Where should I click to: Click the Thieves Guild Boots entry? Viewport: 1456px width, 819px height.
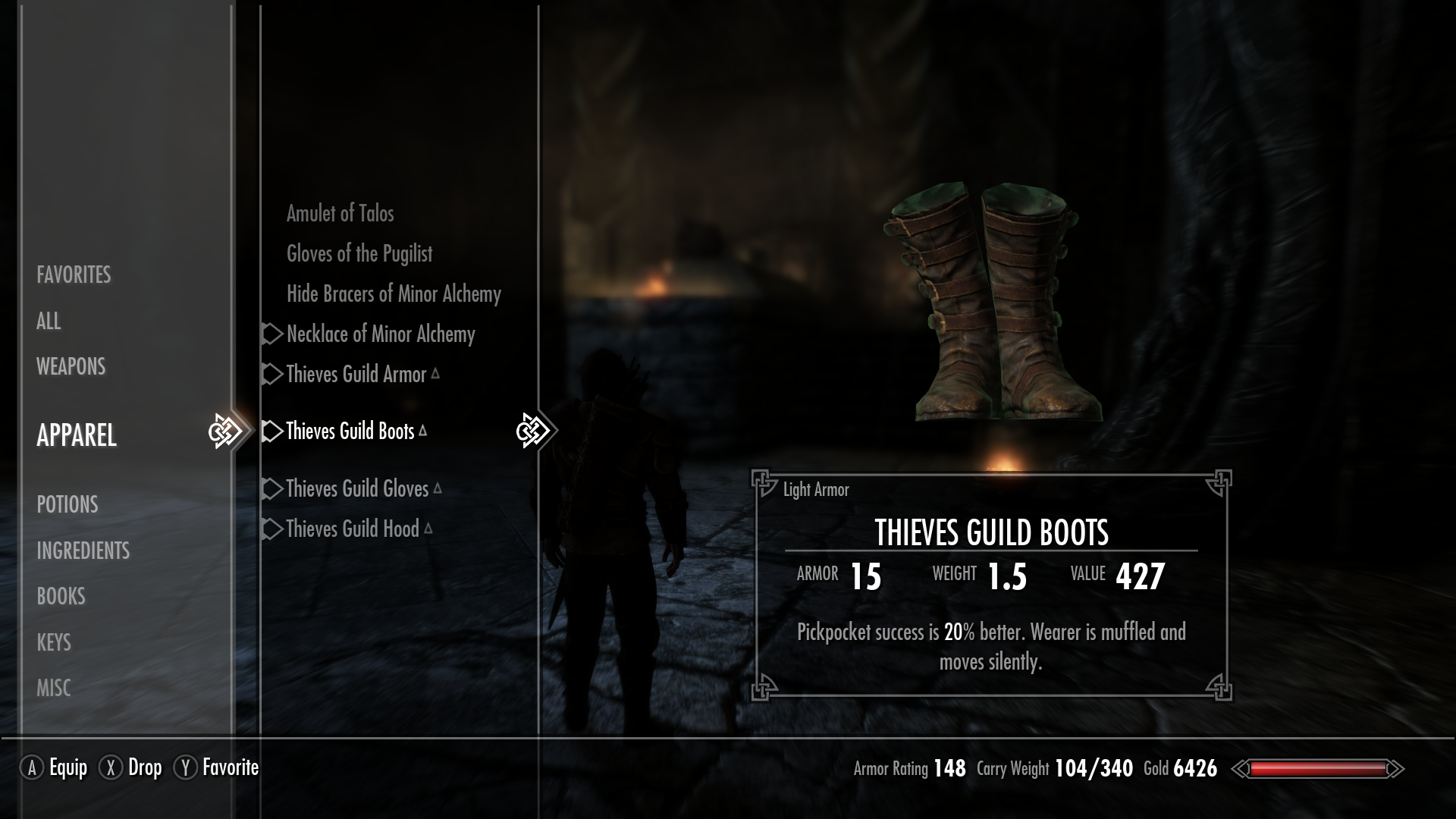click(350, 431)
